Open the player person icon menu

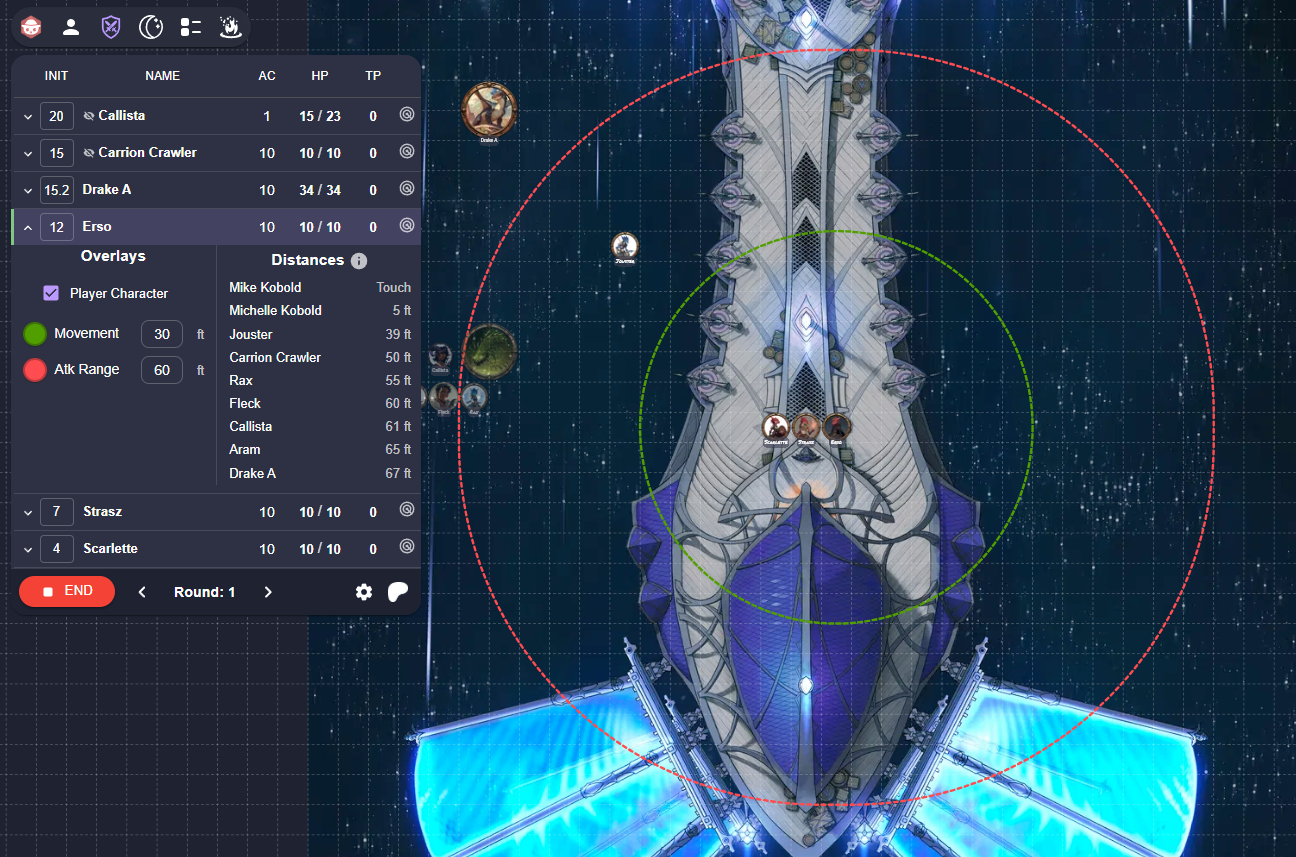pyautogui.click(x=71, y=27)
